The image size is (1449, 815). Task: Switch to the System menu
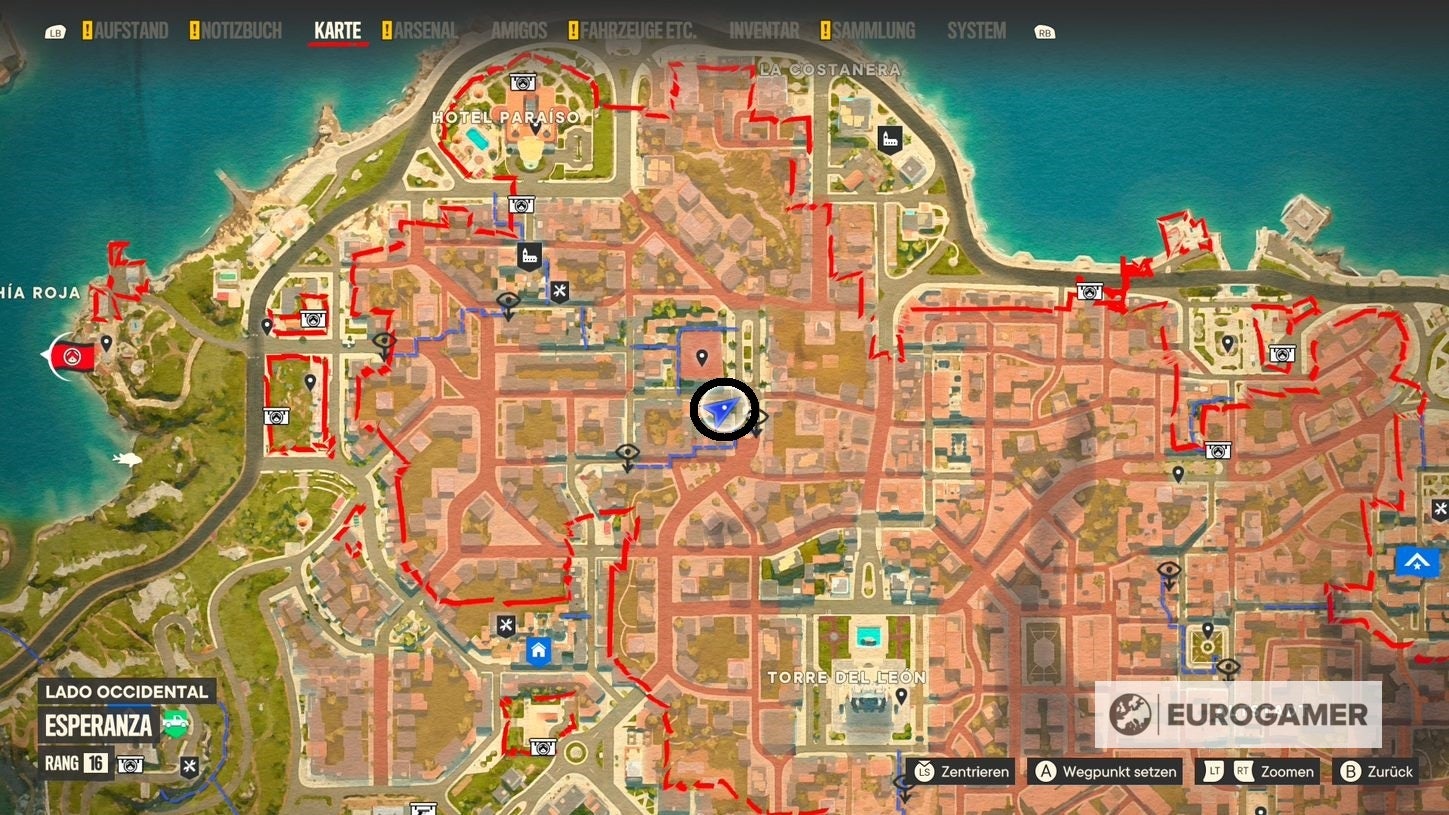tap(975, 30)
